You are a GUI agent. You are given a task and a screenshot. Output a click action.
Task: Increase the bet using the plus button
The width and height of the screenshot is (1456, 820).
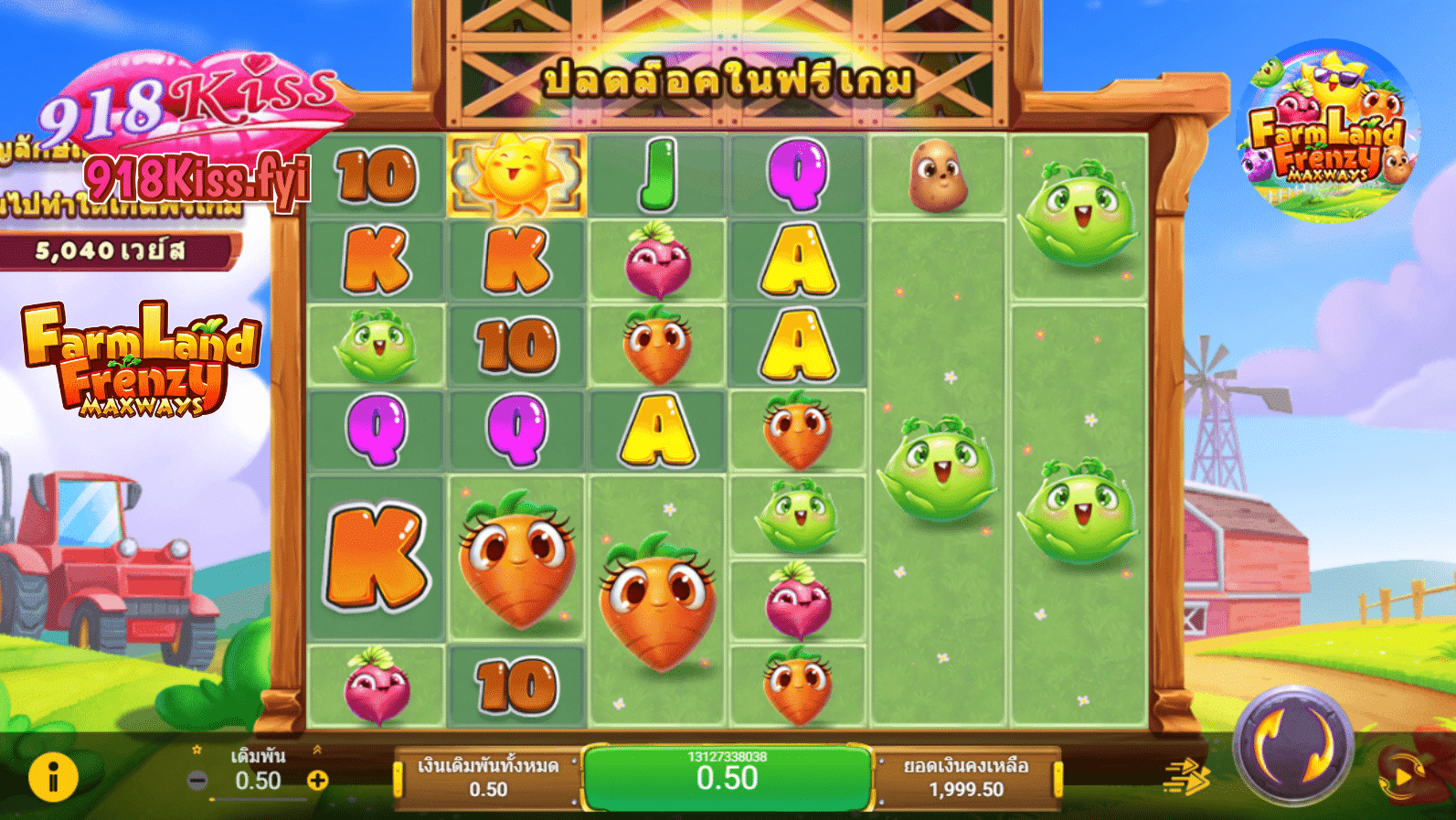(x=317, y=780)
